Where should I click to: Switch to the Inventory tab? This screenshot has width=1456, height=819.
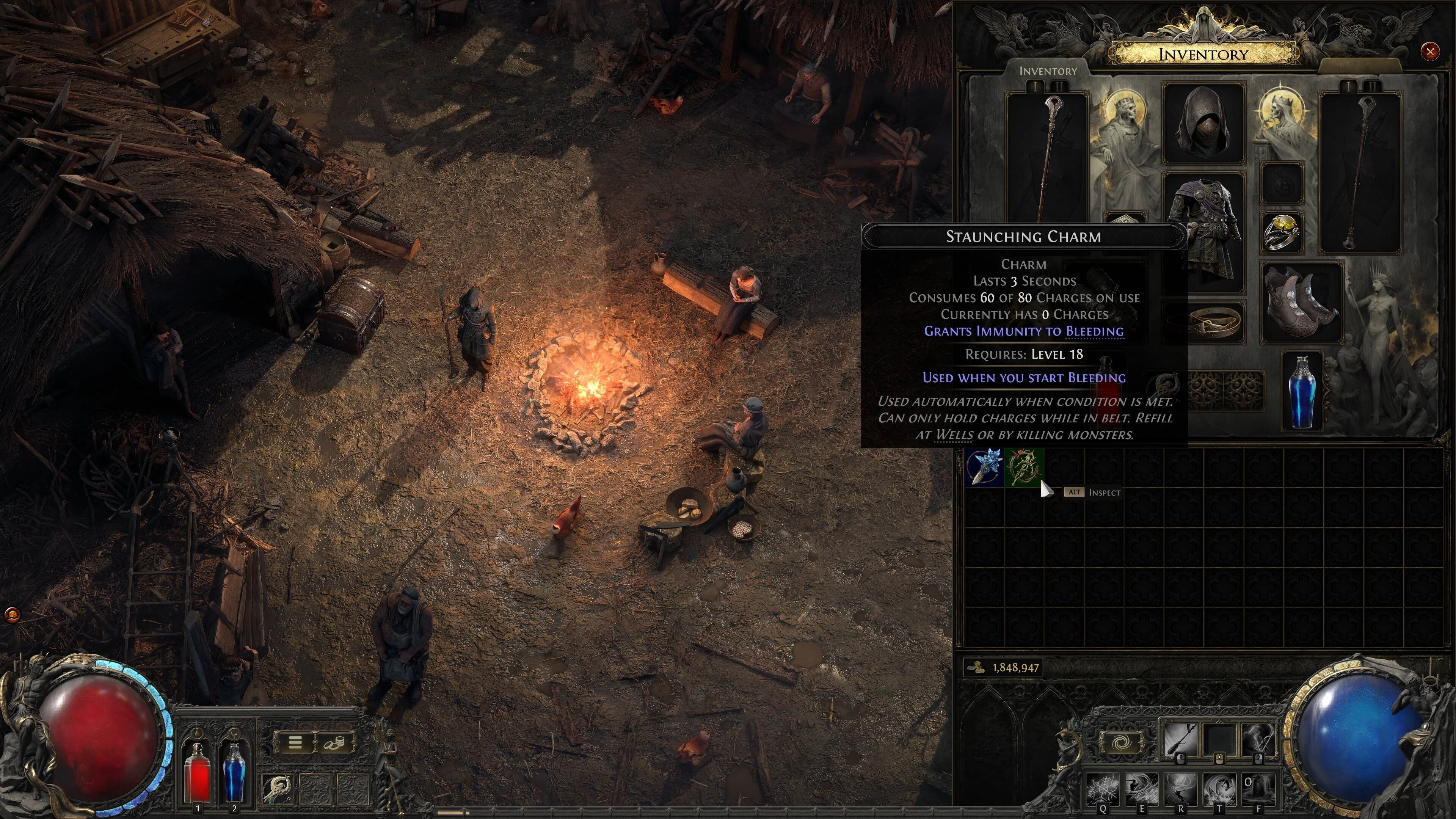tap(1047, 71)
